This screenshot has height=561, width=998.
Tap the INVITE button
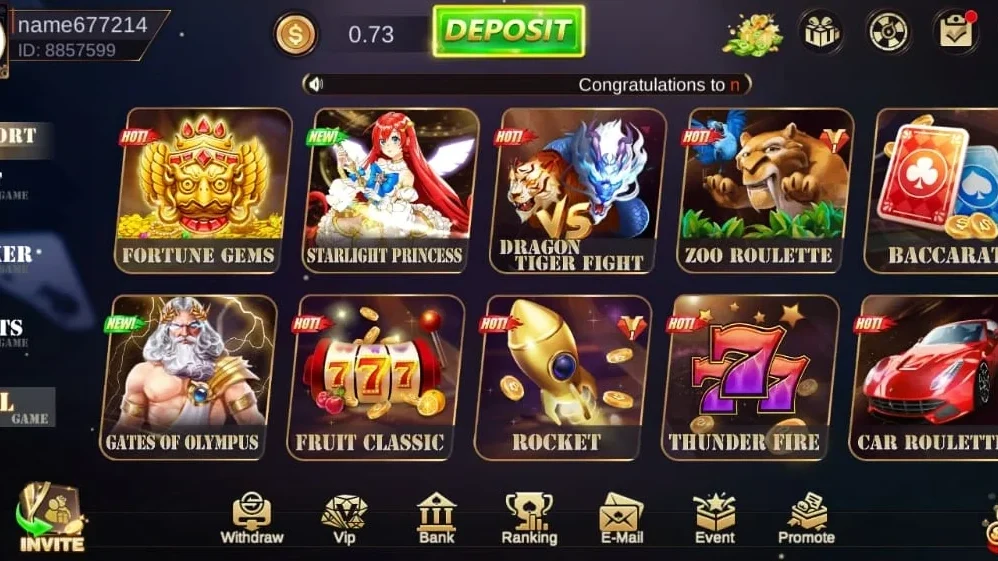coord(52,520)
